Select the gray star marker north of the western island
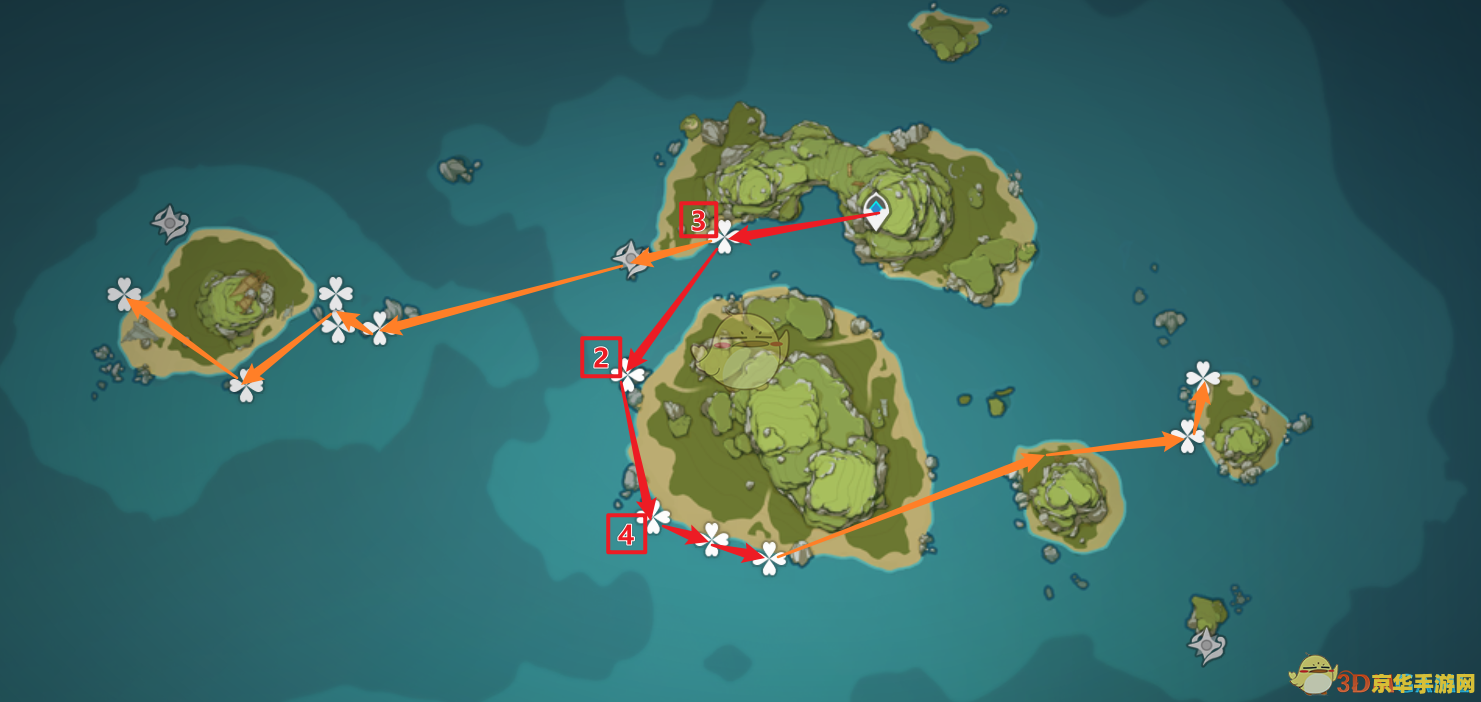Viewport: 1481px width, 702px height. click(169, 222)
